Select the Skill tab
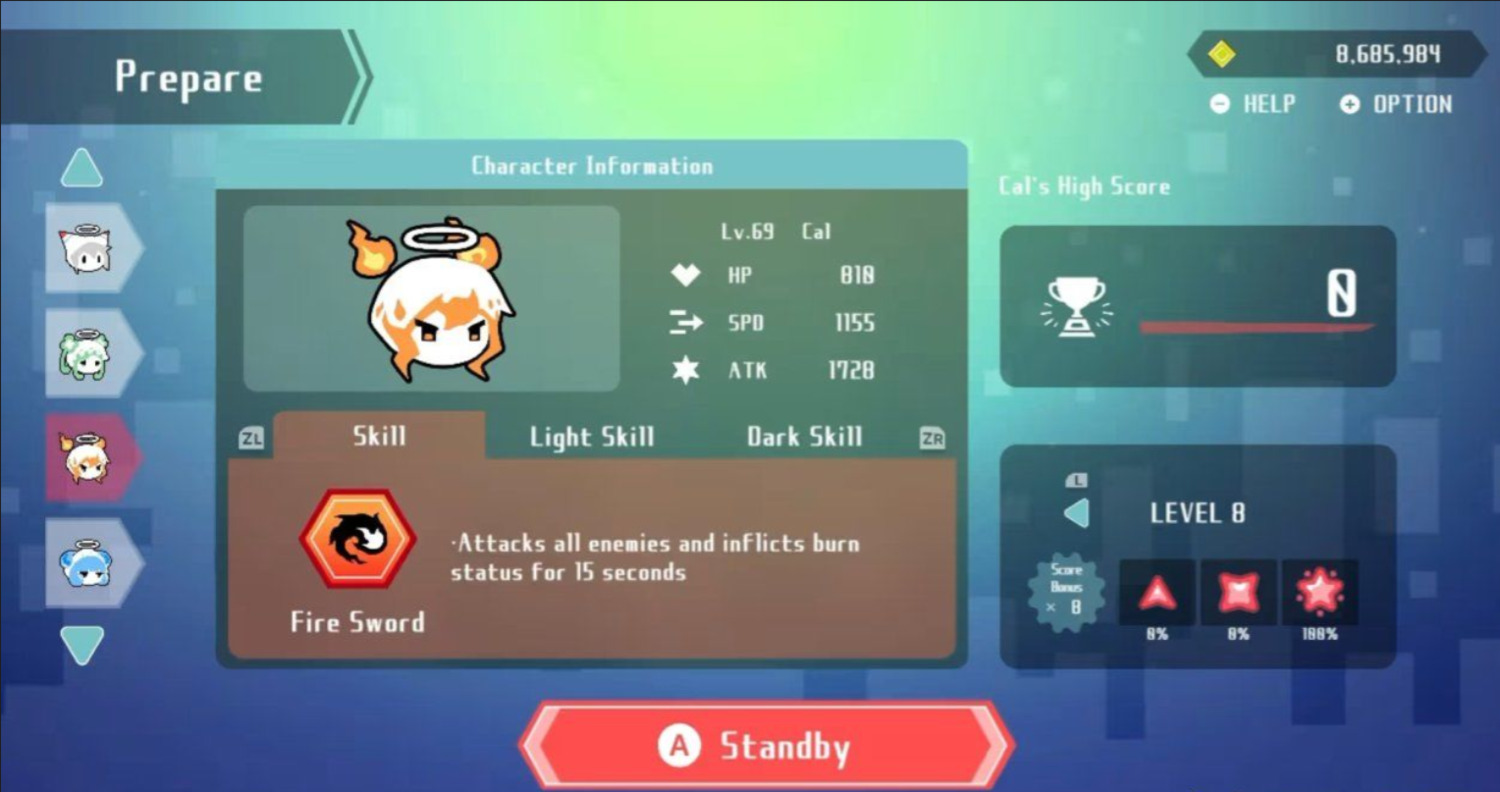This screenshot has width=1500, height=792. point(379,436)
